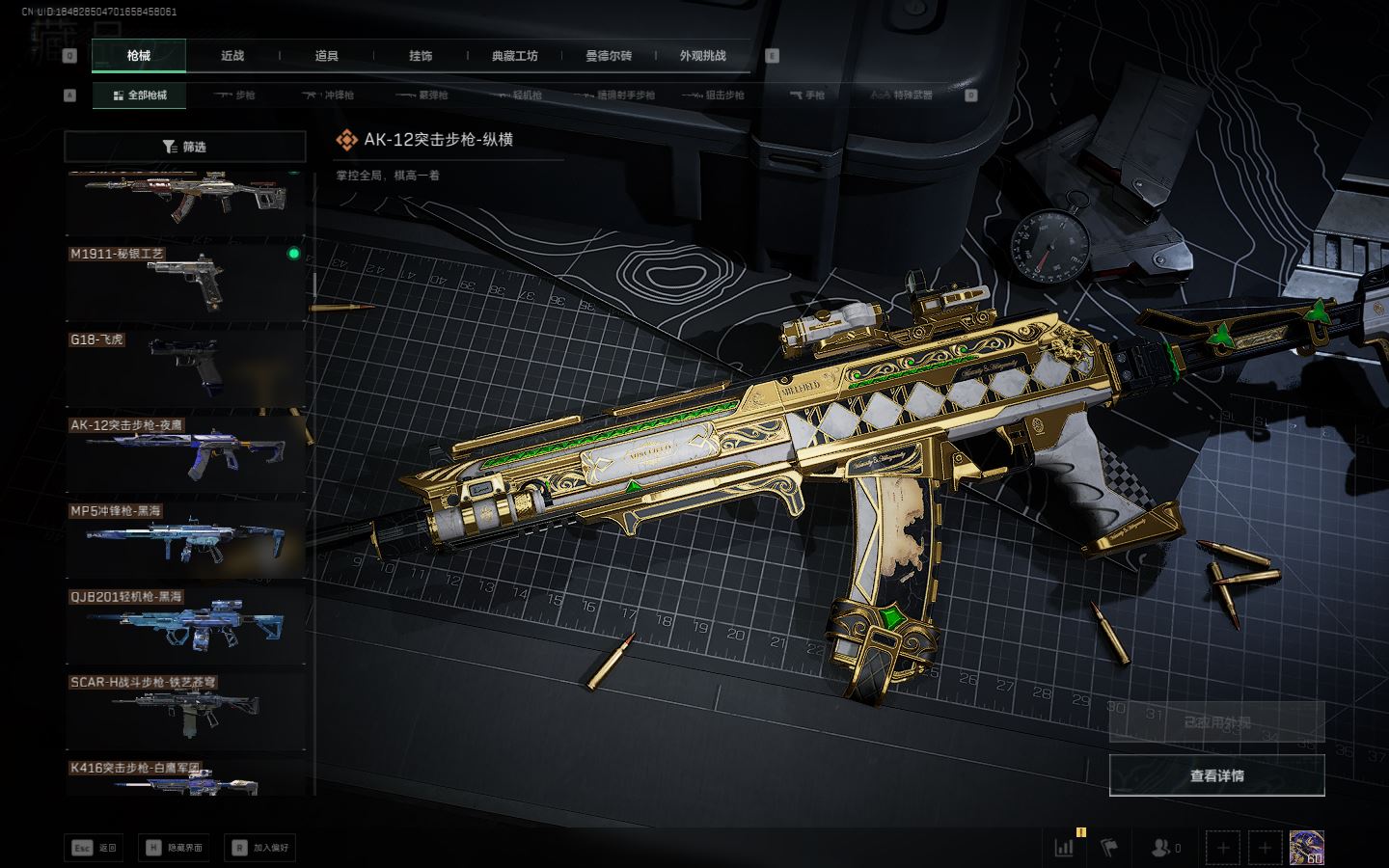Open the 曼德尔砖 tab
This screenshot has width=1389, height=868.
(609, 56)
